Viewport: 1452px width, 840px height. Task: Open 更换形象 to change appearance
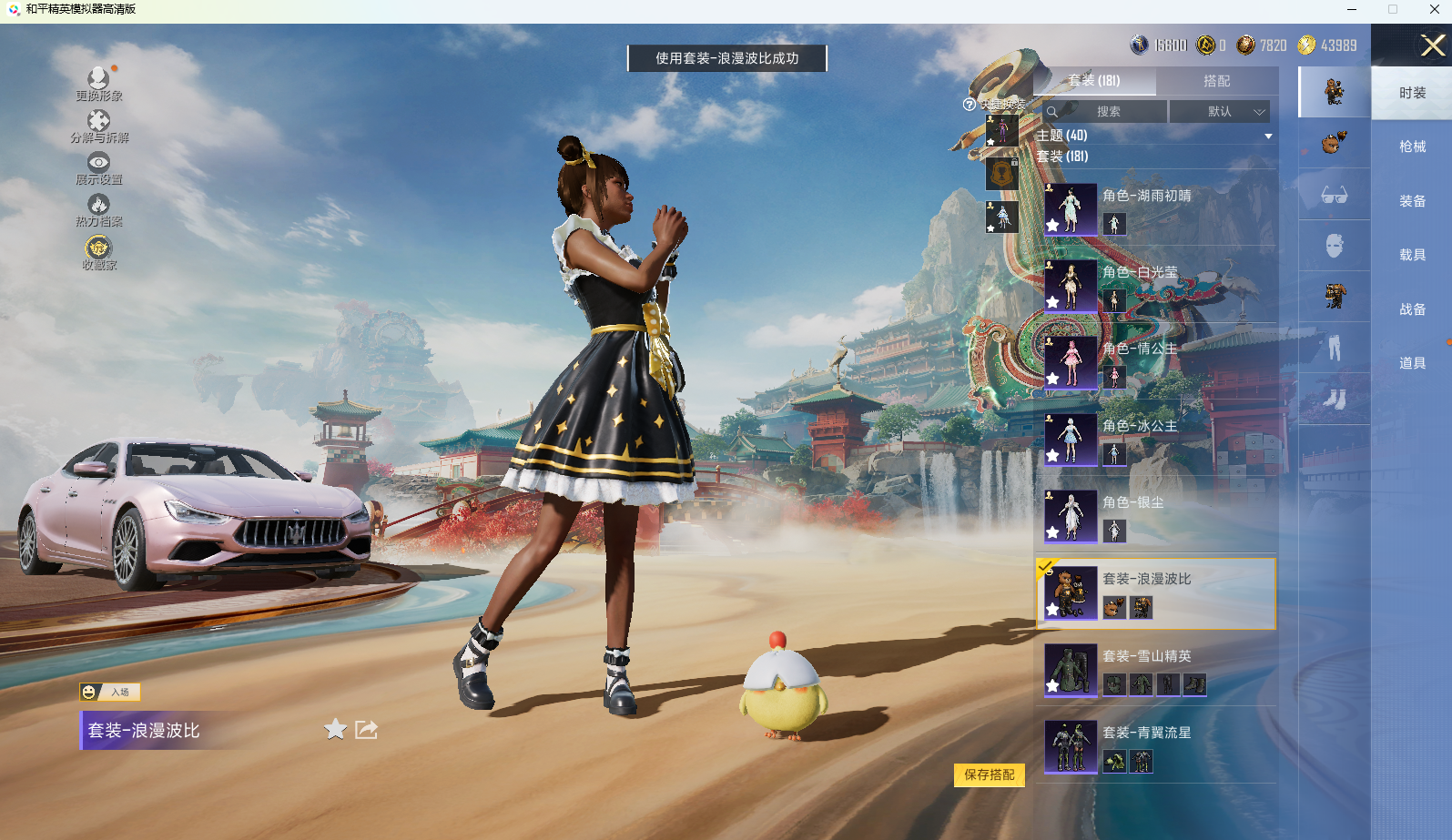pos(98,83)
